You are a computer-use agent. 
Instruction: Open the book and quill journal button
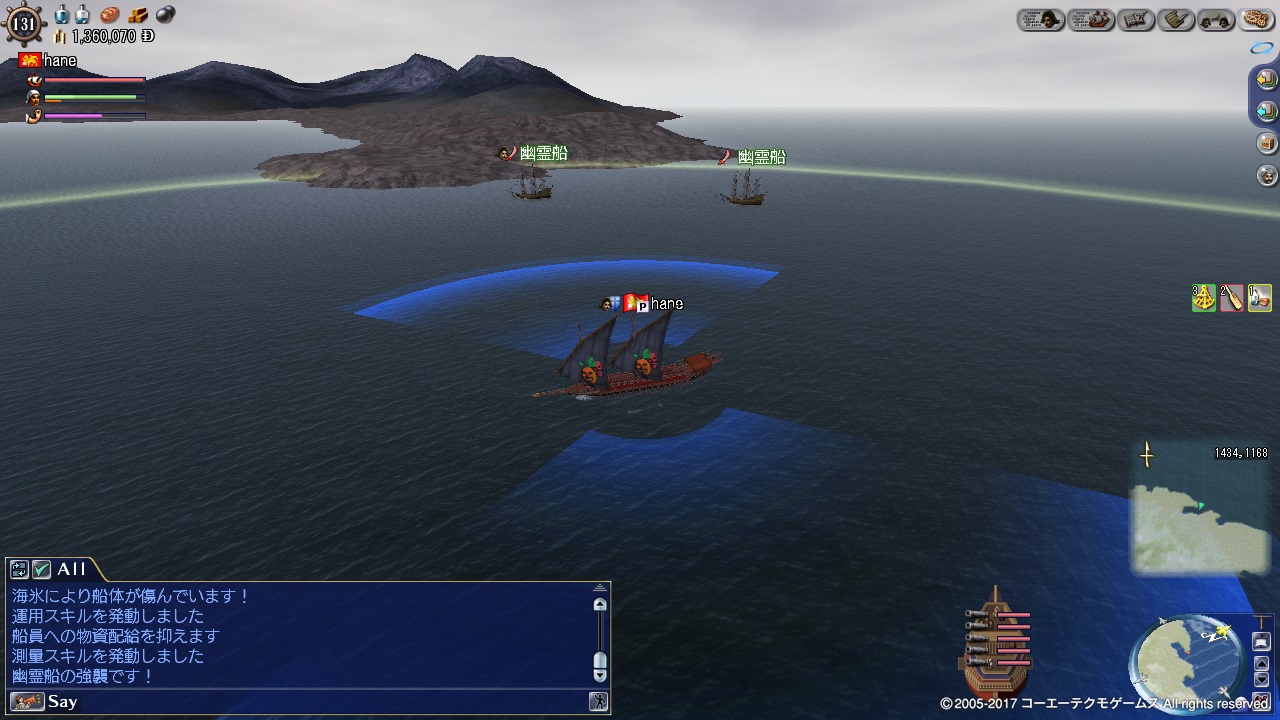tap(1137, 19)
